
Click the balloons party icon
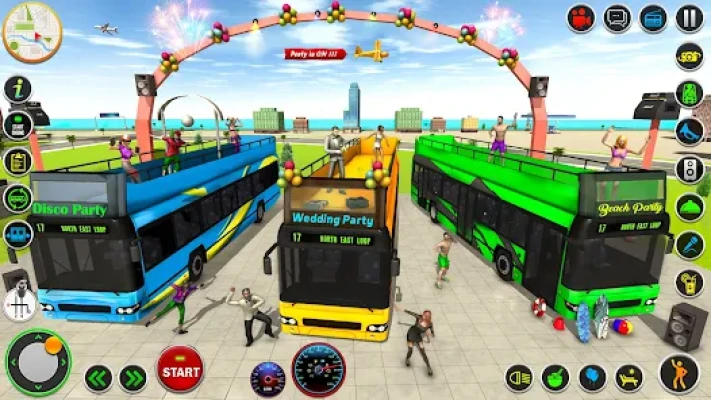pyautogui.click(x=593, y=378)
